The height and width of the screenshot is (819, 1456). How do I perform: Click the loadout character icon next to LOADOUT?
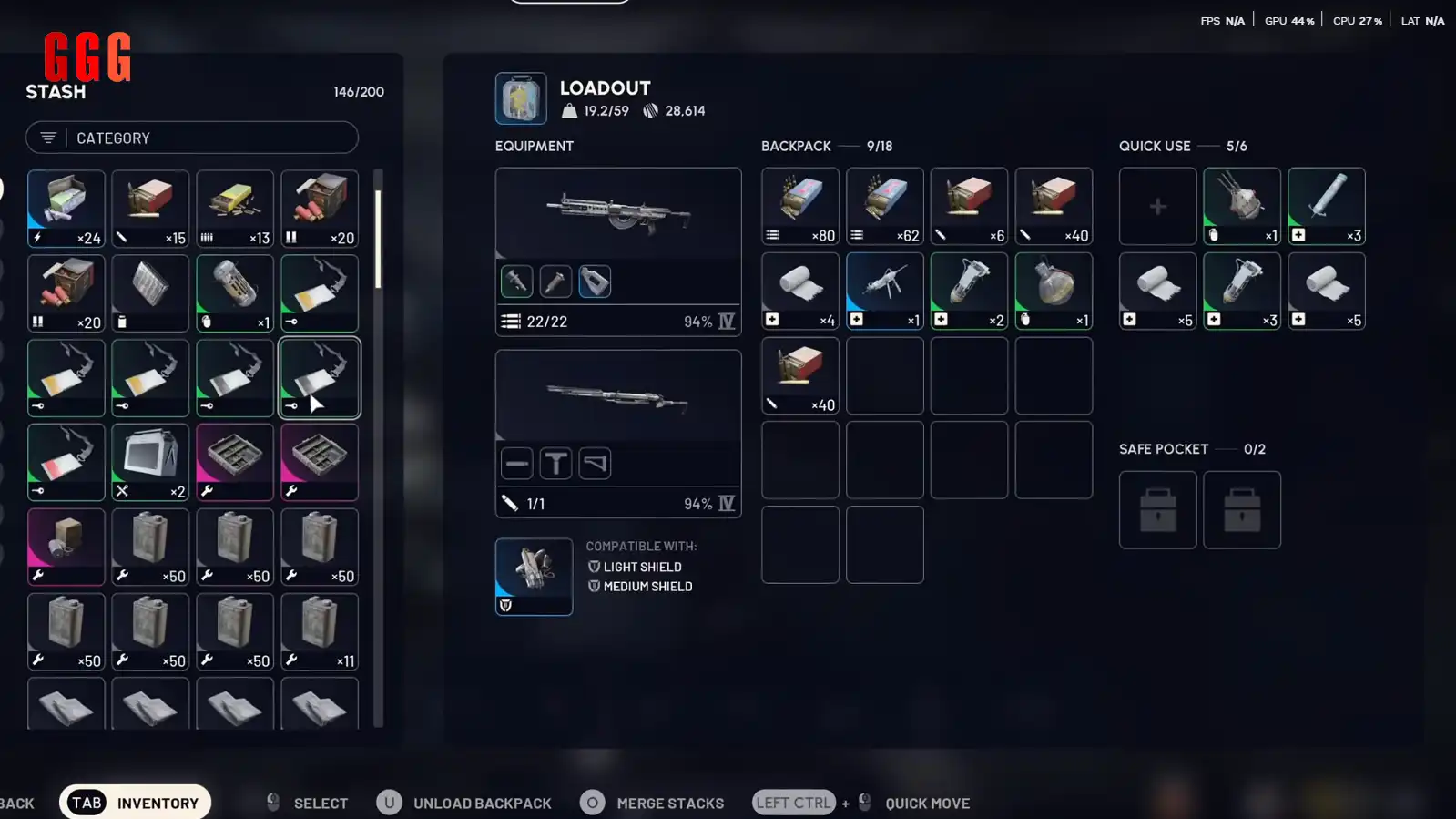tap(519, 97)
